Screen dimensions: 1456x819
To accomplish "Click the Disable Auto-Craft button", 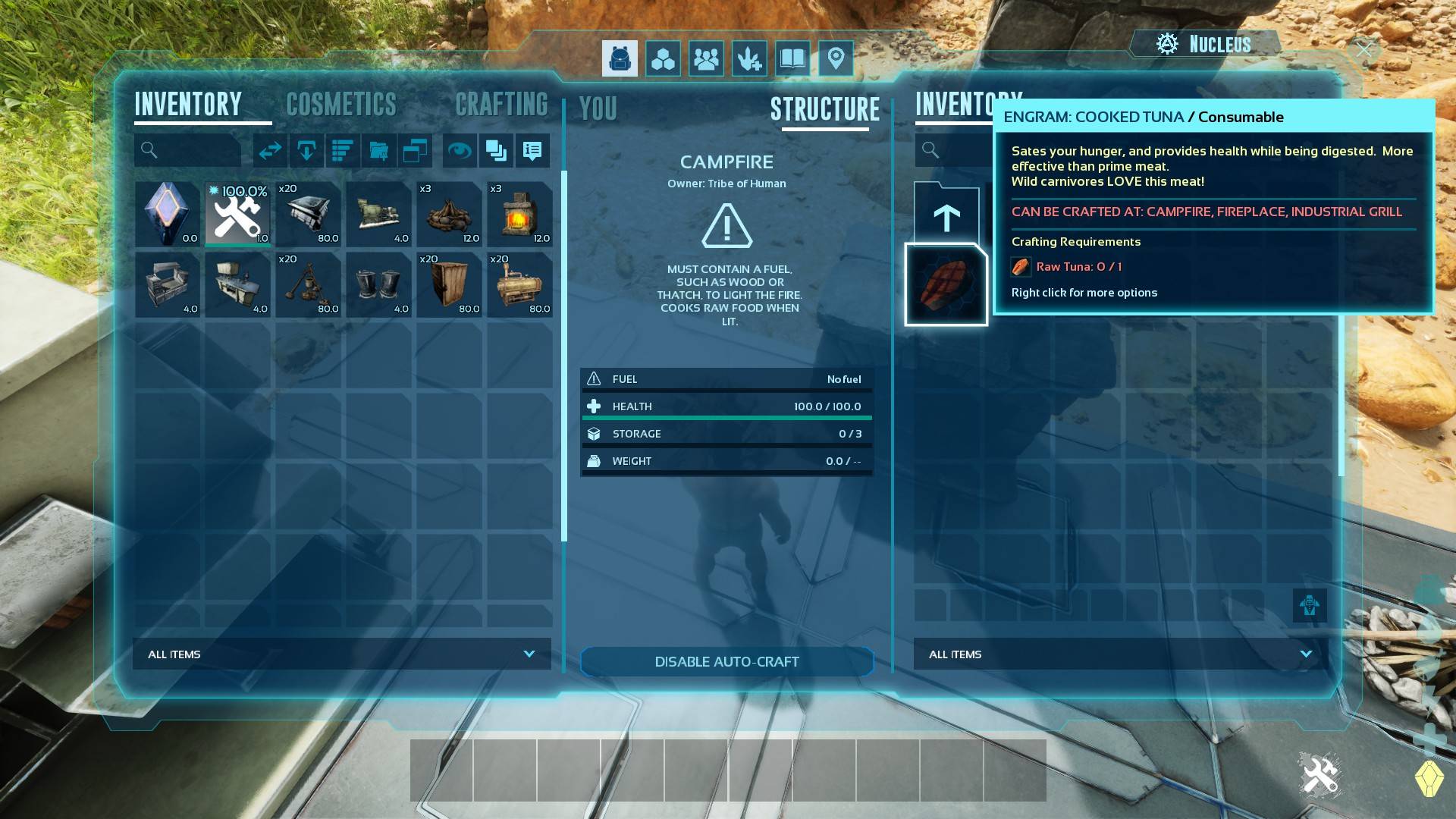I will coord(726,661).
